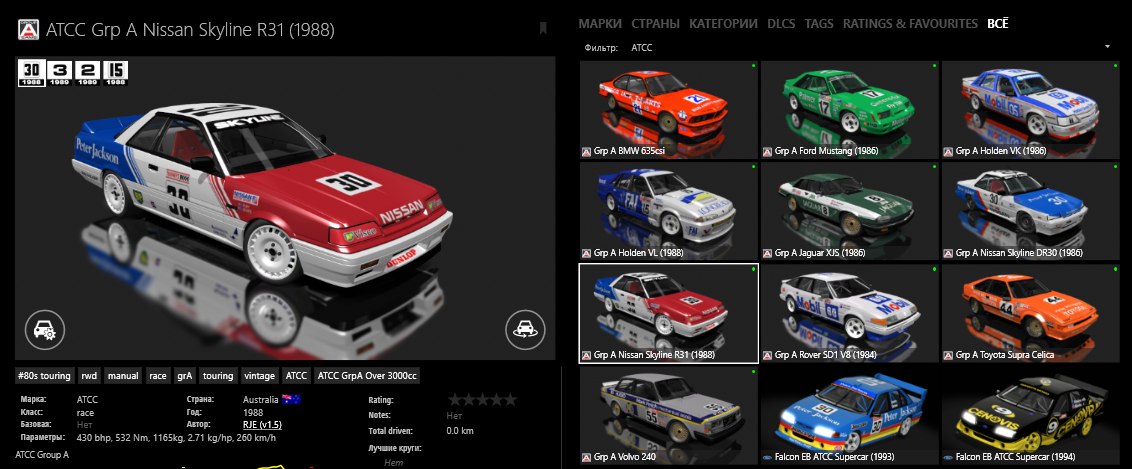
Task: Pick the Grp A Holden VK (1986)
Action: point(1030,110)
